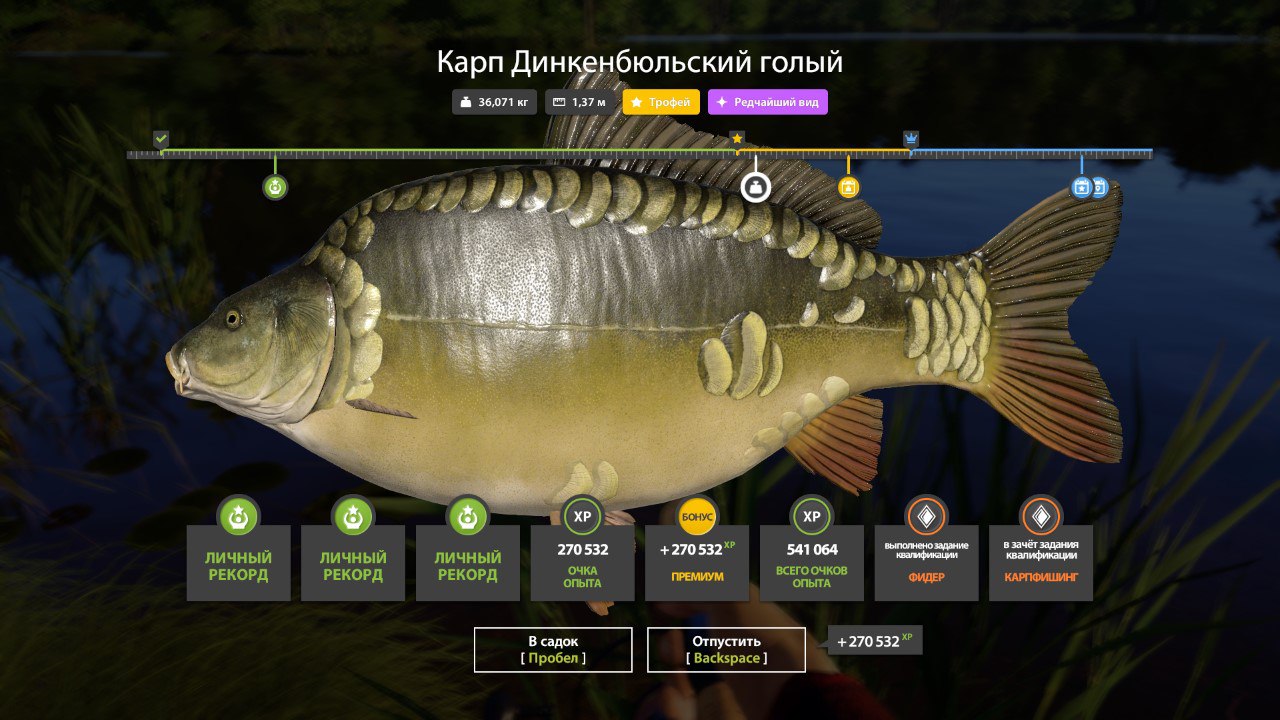
Task: Click the green personal record marker on the scale
Action: point(275,187)
